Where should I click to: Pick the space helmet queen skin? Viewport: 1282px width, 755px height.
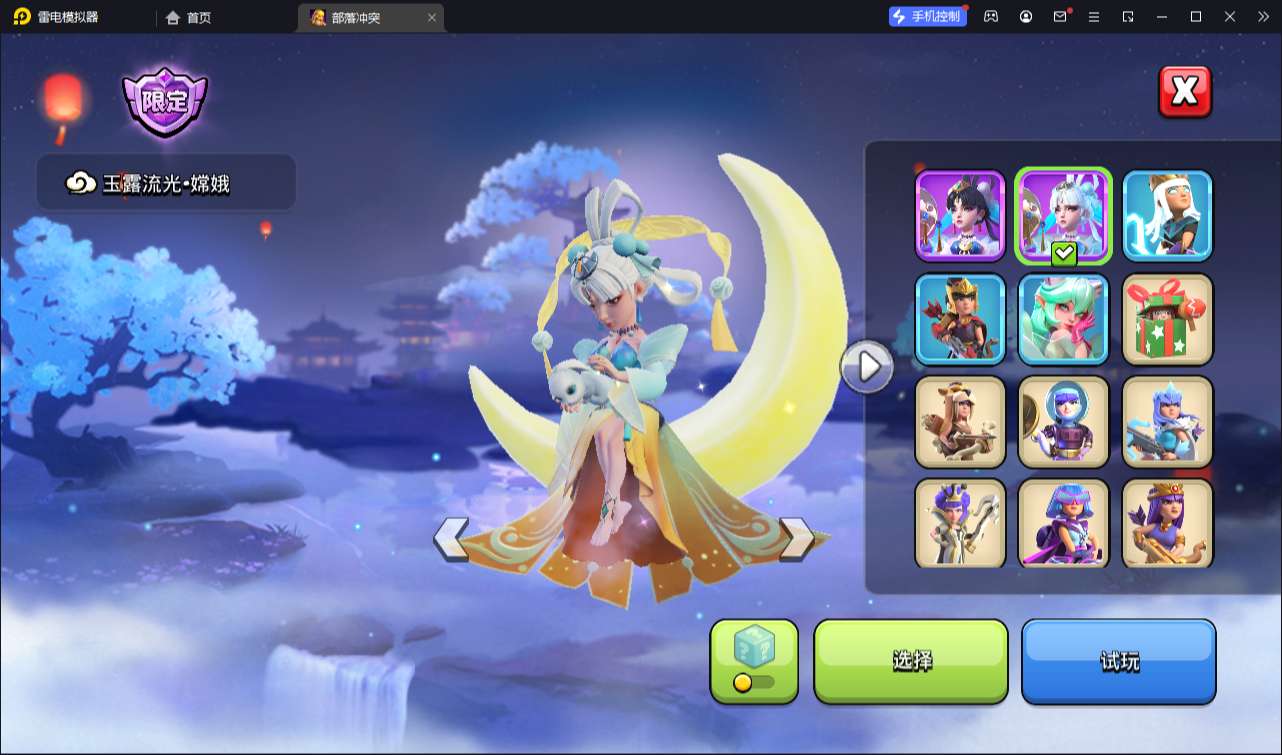pyautogui.click(x=1063, y=422)
